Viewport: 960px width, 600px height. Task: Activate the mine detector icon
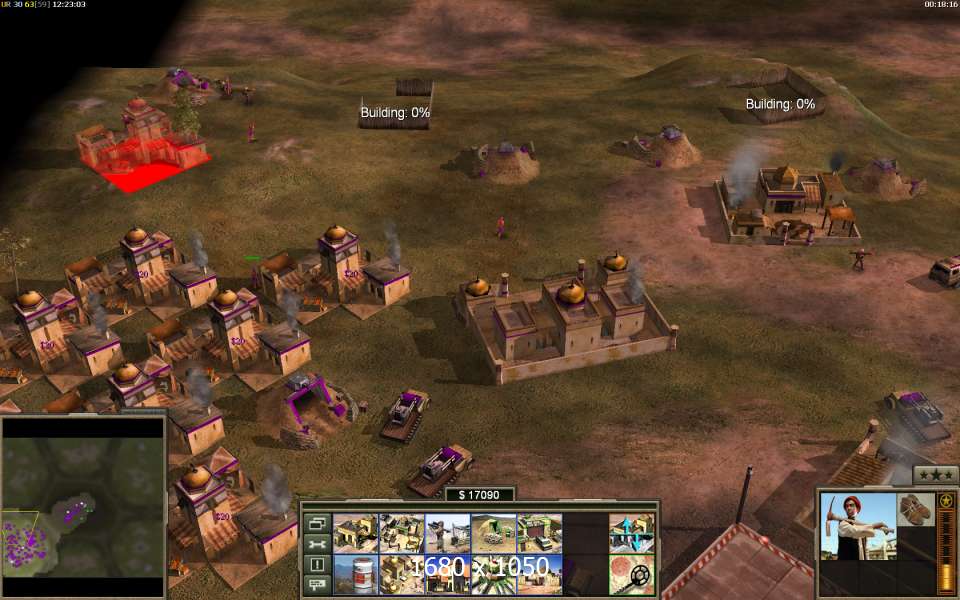632,575
